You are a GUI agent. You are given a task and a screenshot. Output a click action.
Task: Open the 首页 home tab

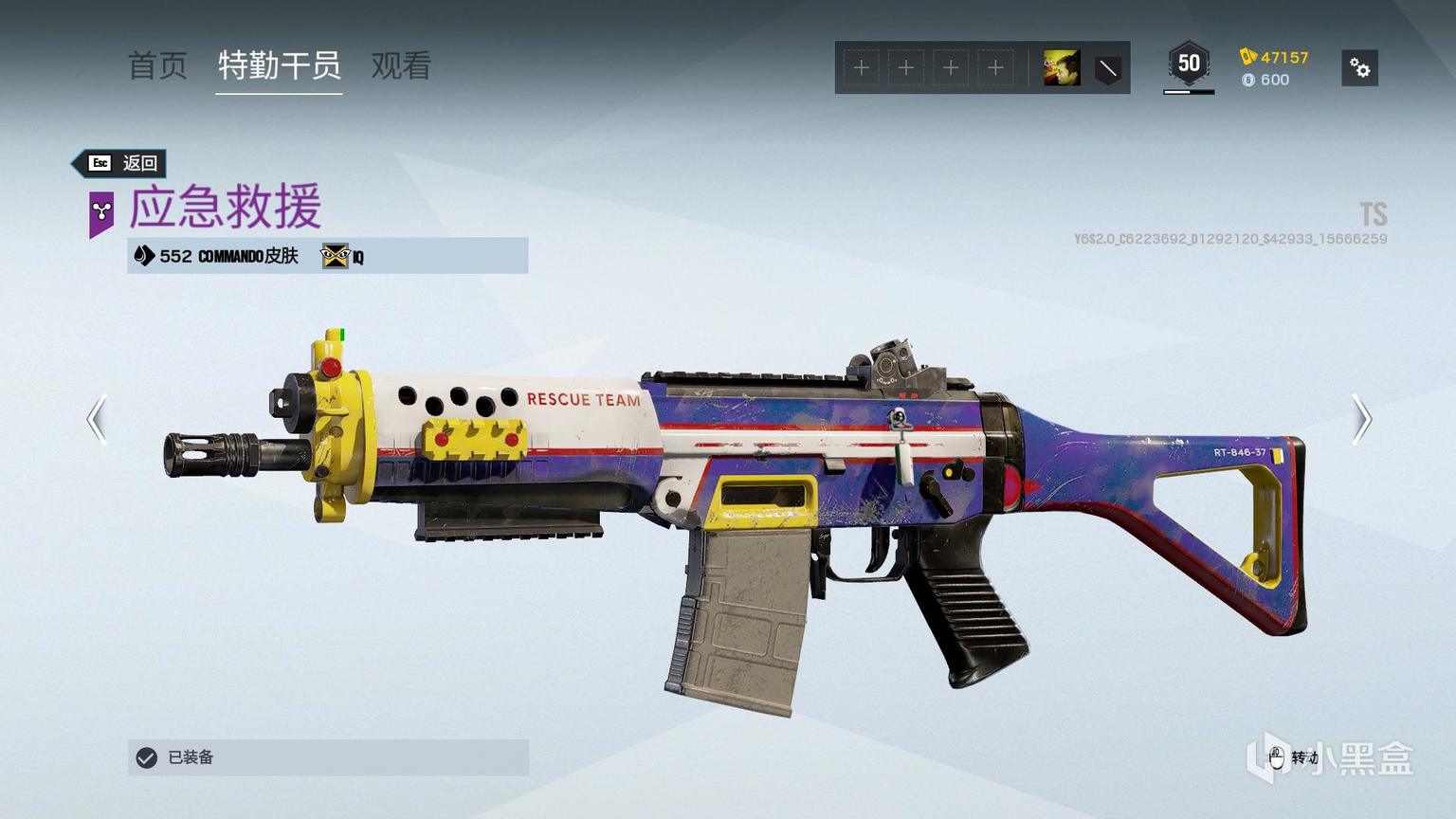coord(157,65)
